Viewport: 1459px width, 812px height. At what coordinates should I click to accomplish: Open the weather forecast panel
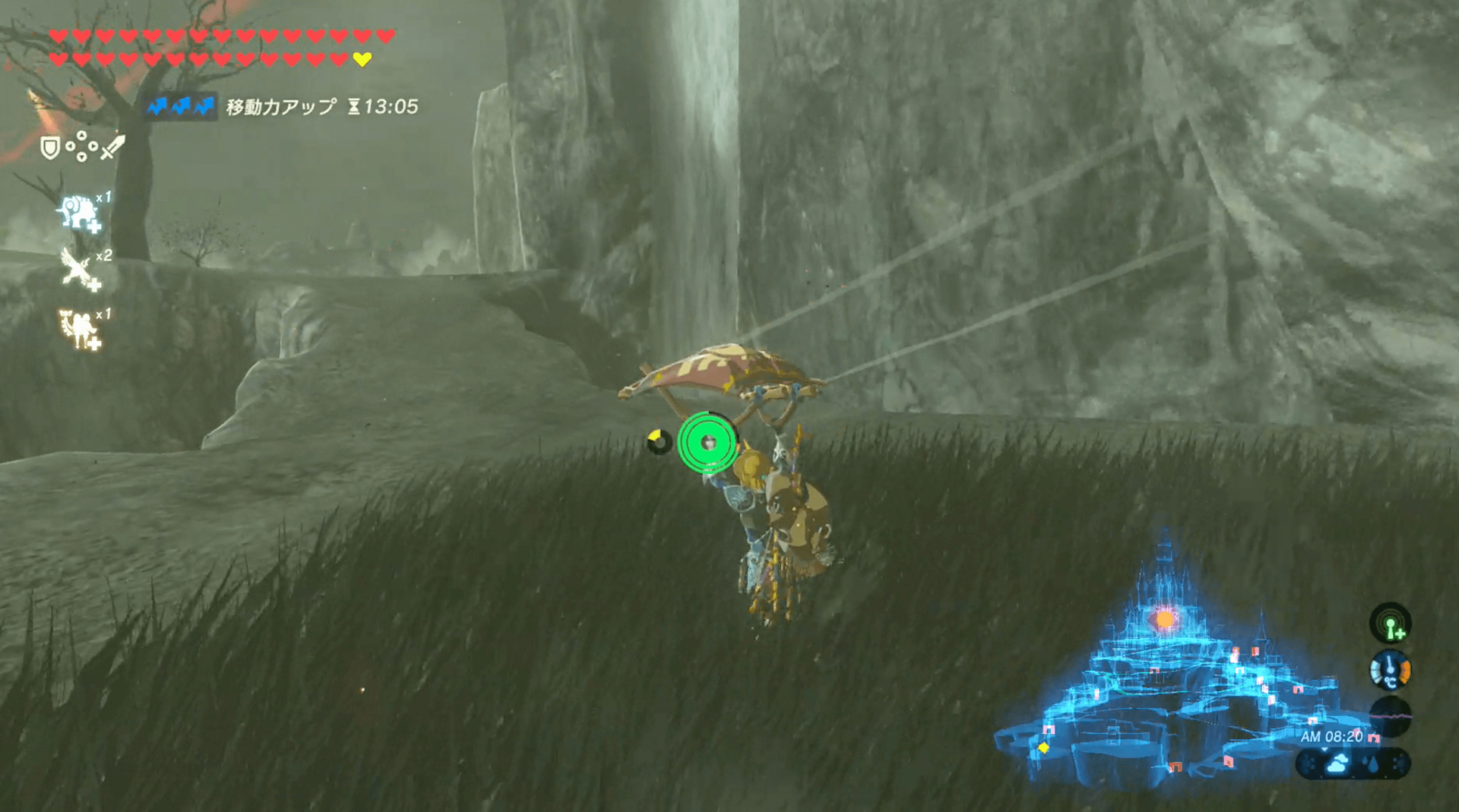(1353, 763)
